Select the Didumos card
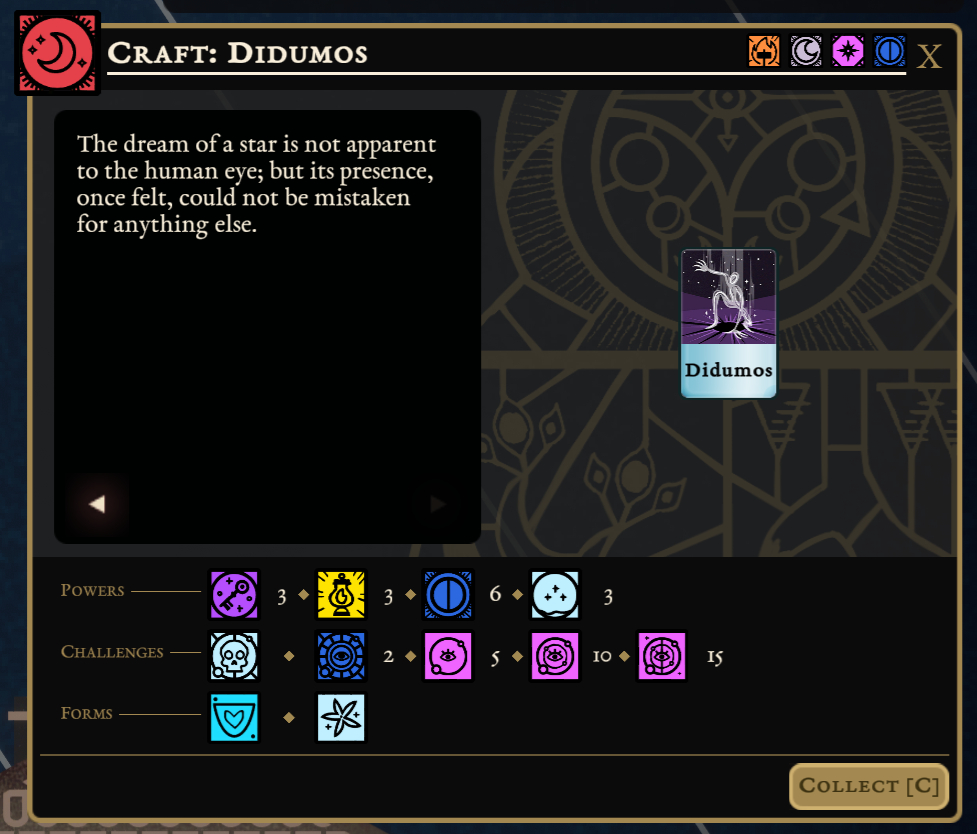Screen dimensions: 977x834 tap(728, 323)
